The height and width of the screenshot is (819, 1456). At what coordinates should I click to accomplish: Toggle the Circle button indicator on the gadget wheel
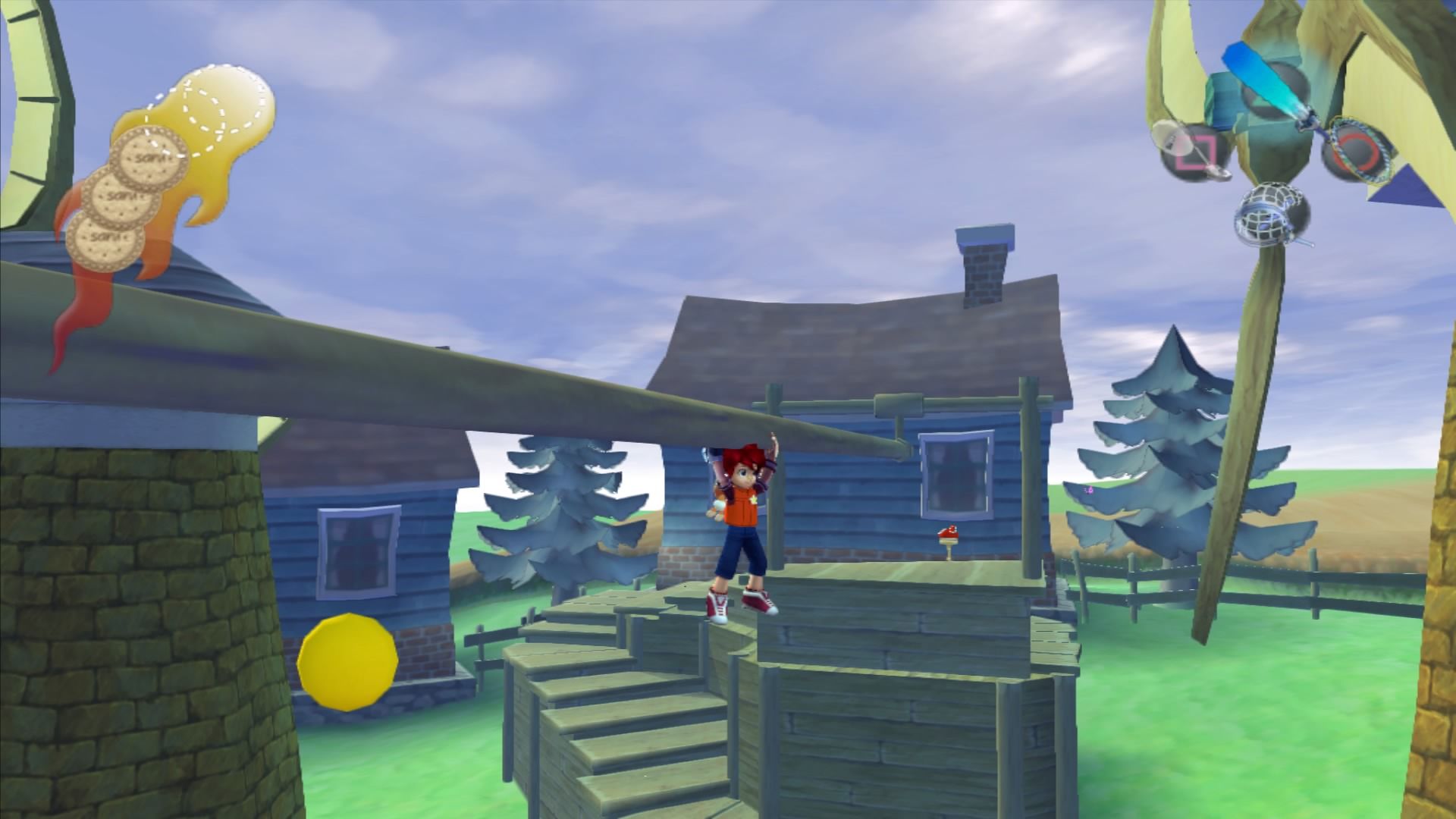click(x=1359, y=147)
